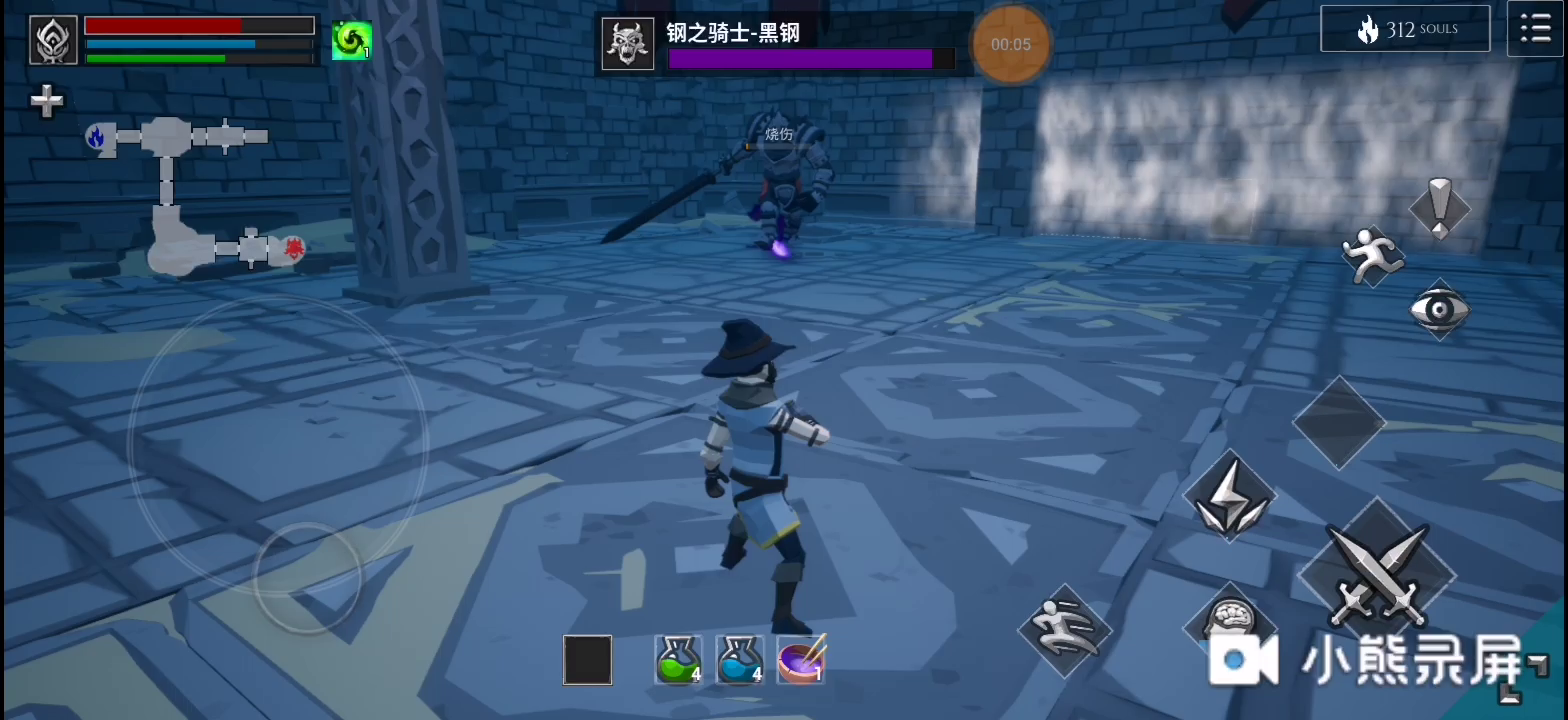Image resolution: width=1568 pixels, height=720 pixels.
Task: Tap the exclamation mark interact icon
Action: pyautogui.click(x=1440, y=207)
